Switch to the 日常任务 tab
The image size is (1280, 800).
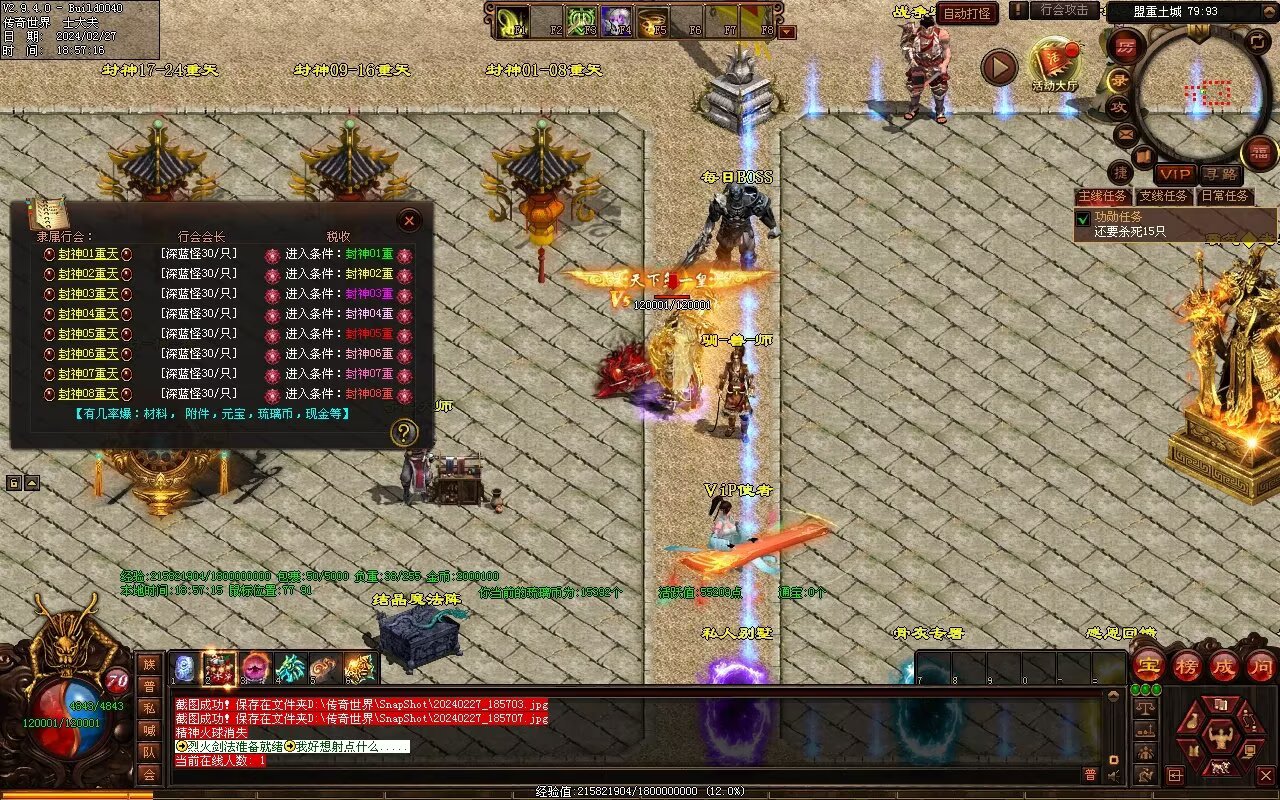1225,196
